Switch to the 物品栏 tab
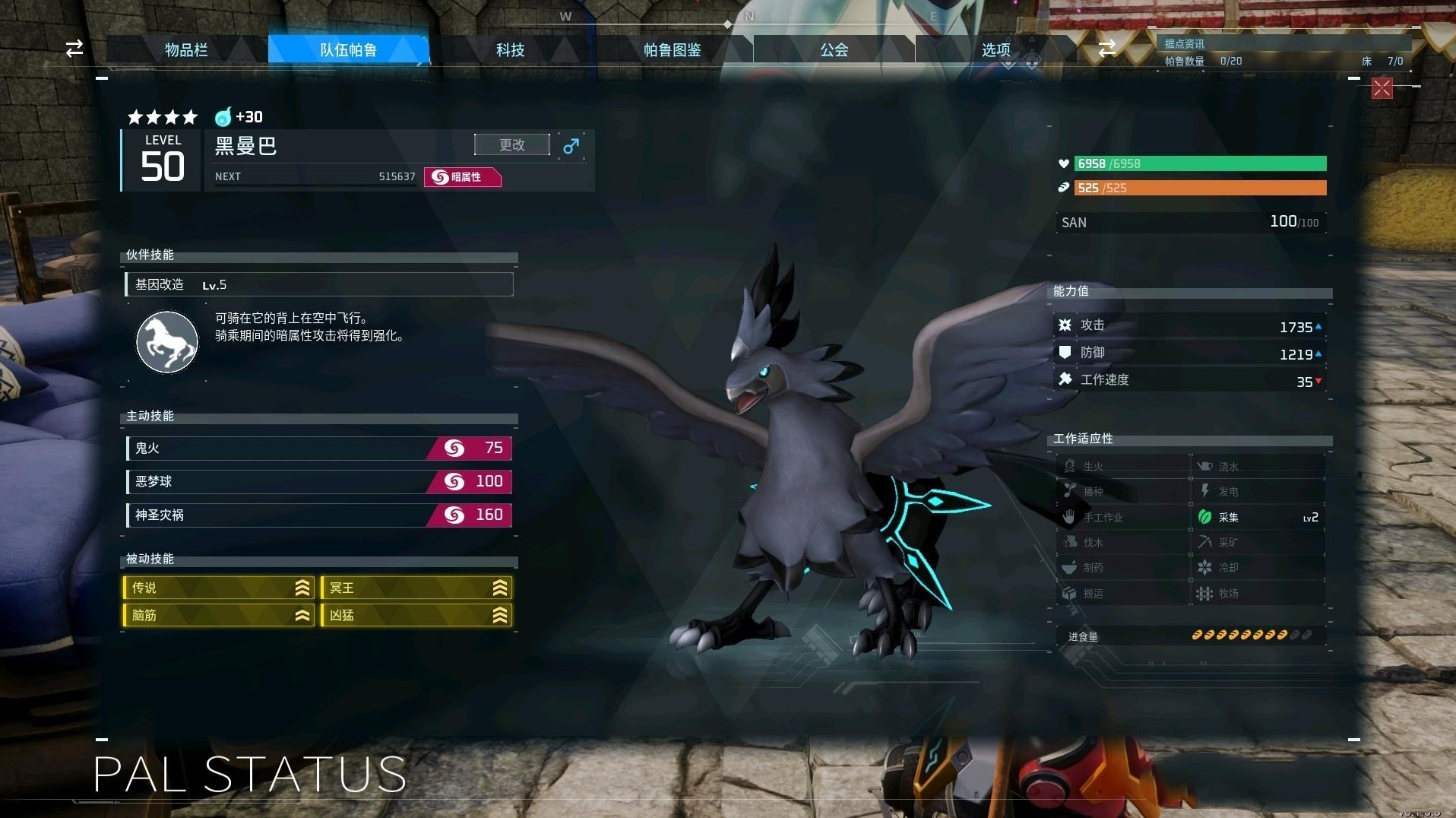 pyautogui.click(x=186, y=50)
